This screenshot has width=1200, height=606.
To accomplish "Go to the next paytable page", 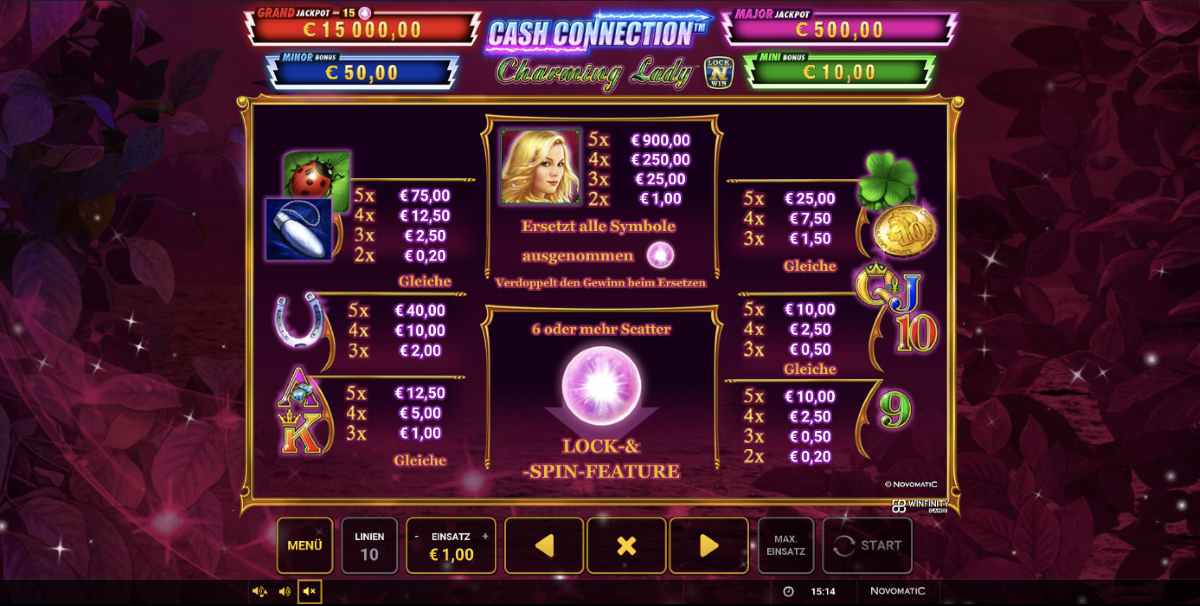I will 708,545.
